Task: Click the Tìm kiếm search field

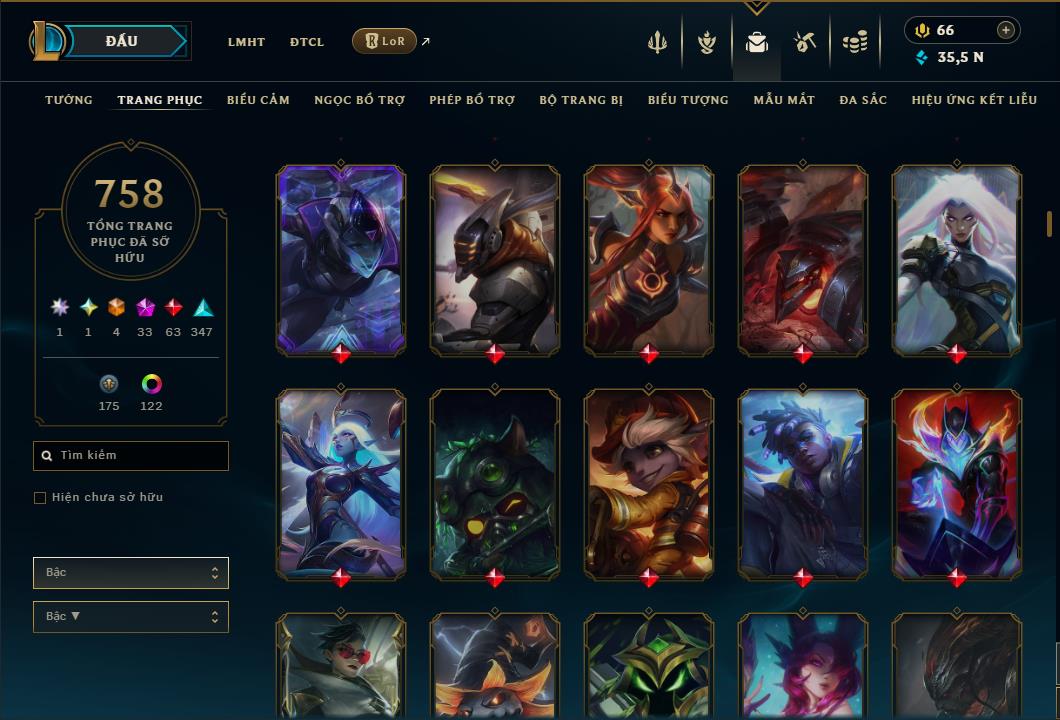Action: (131, 456)
